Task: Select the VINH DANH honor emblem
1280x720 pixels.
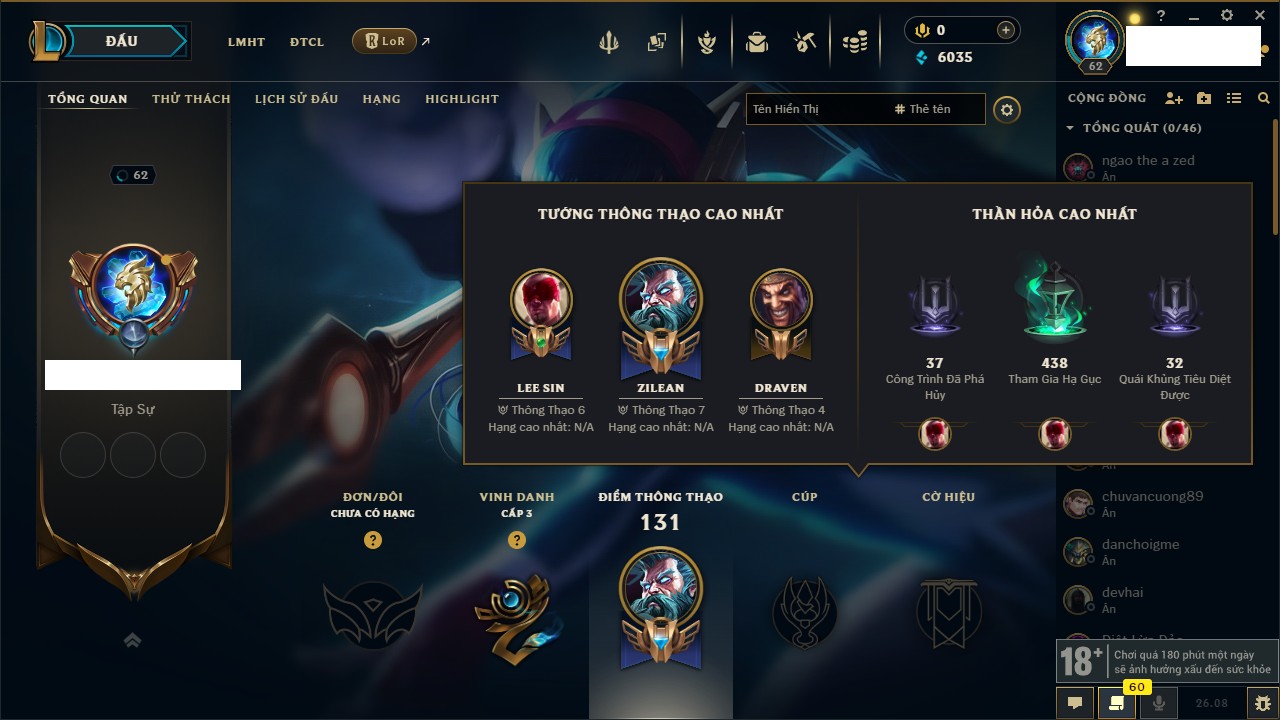Action: [516, 615]
